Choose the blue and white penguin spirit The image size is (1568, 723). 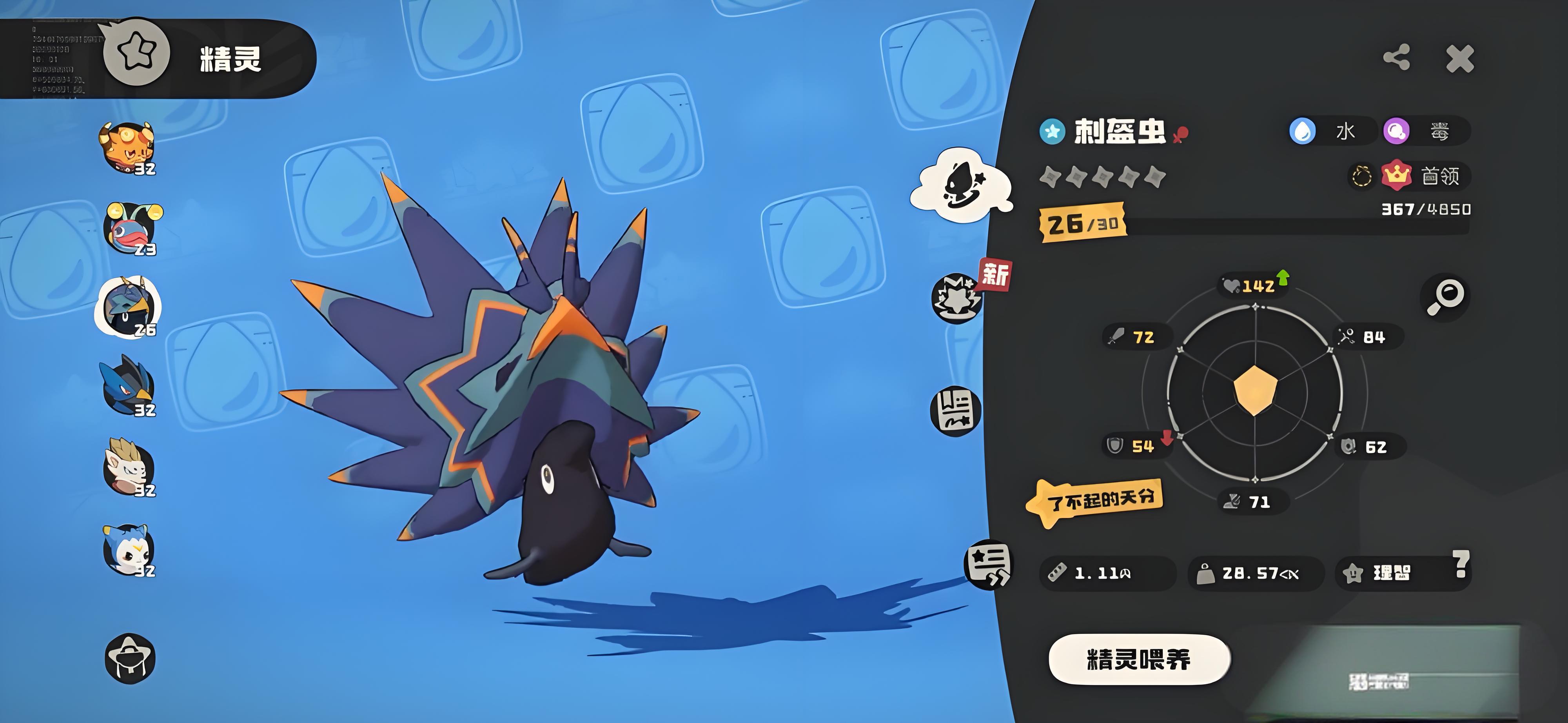pos(129,550)
